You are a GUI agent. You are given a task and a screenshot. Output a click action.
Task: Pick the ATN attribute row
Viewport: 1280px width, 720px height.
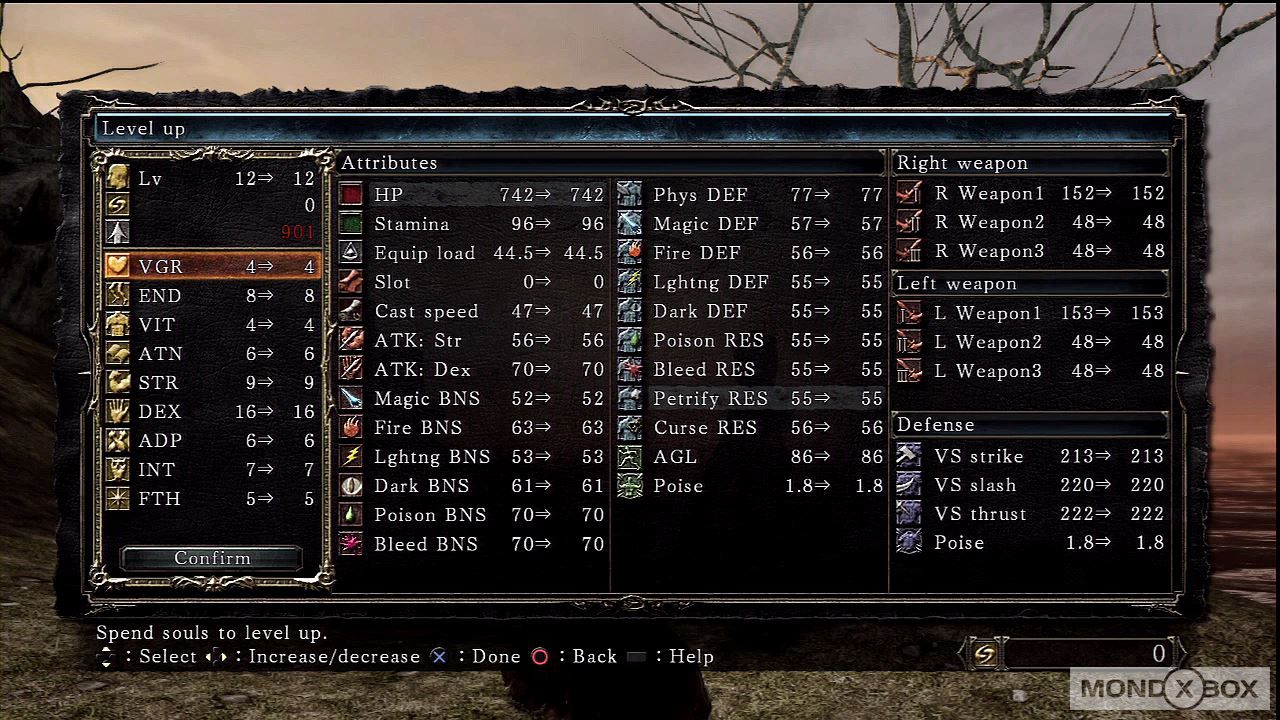212,354
